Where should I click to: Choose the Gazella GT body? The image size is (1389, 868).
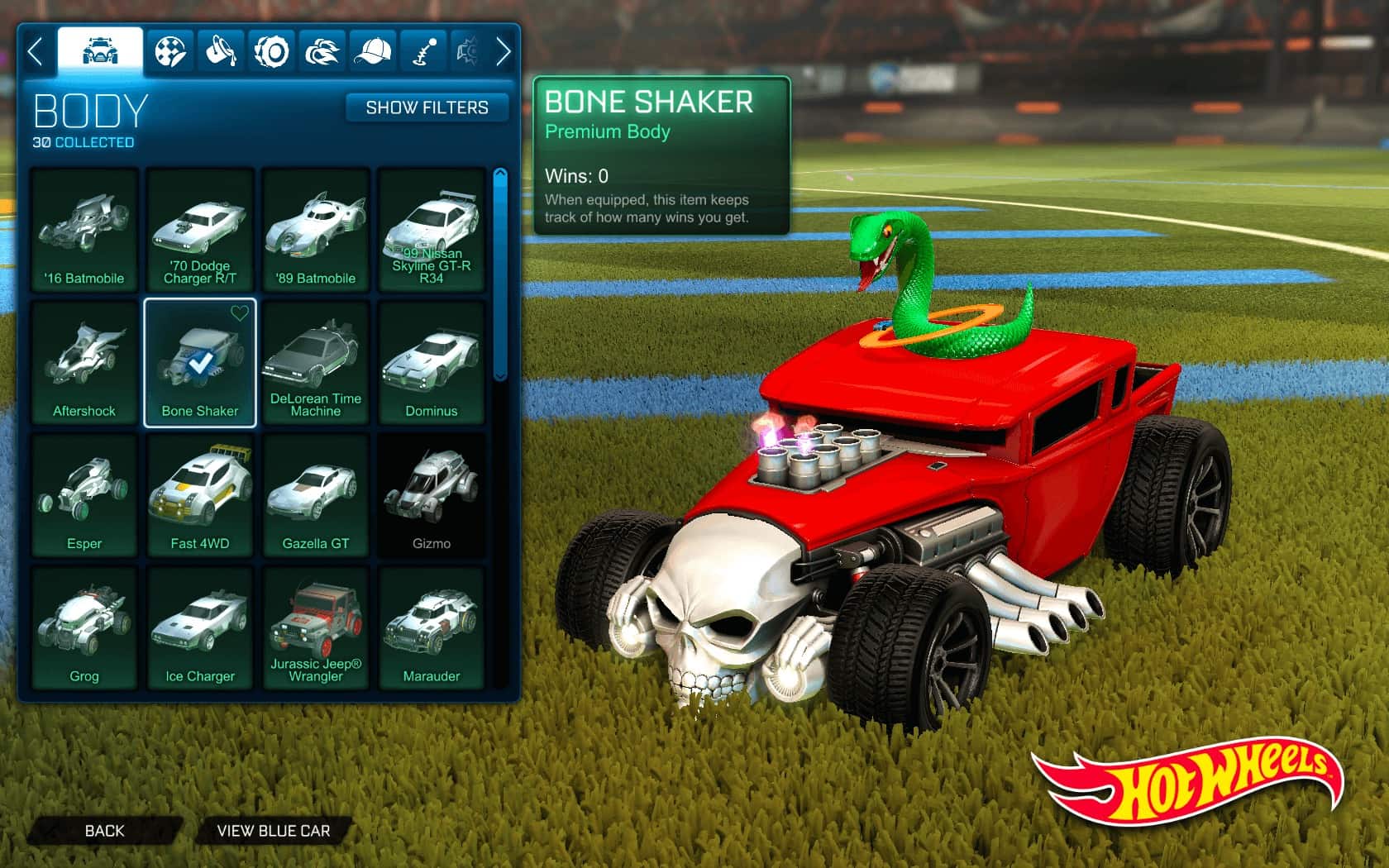pyautogui.click(x=316, y=495)
